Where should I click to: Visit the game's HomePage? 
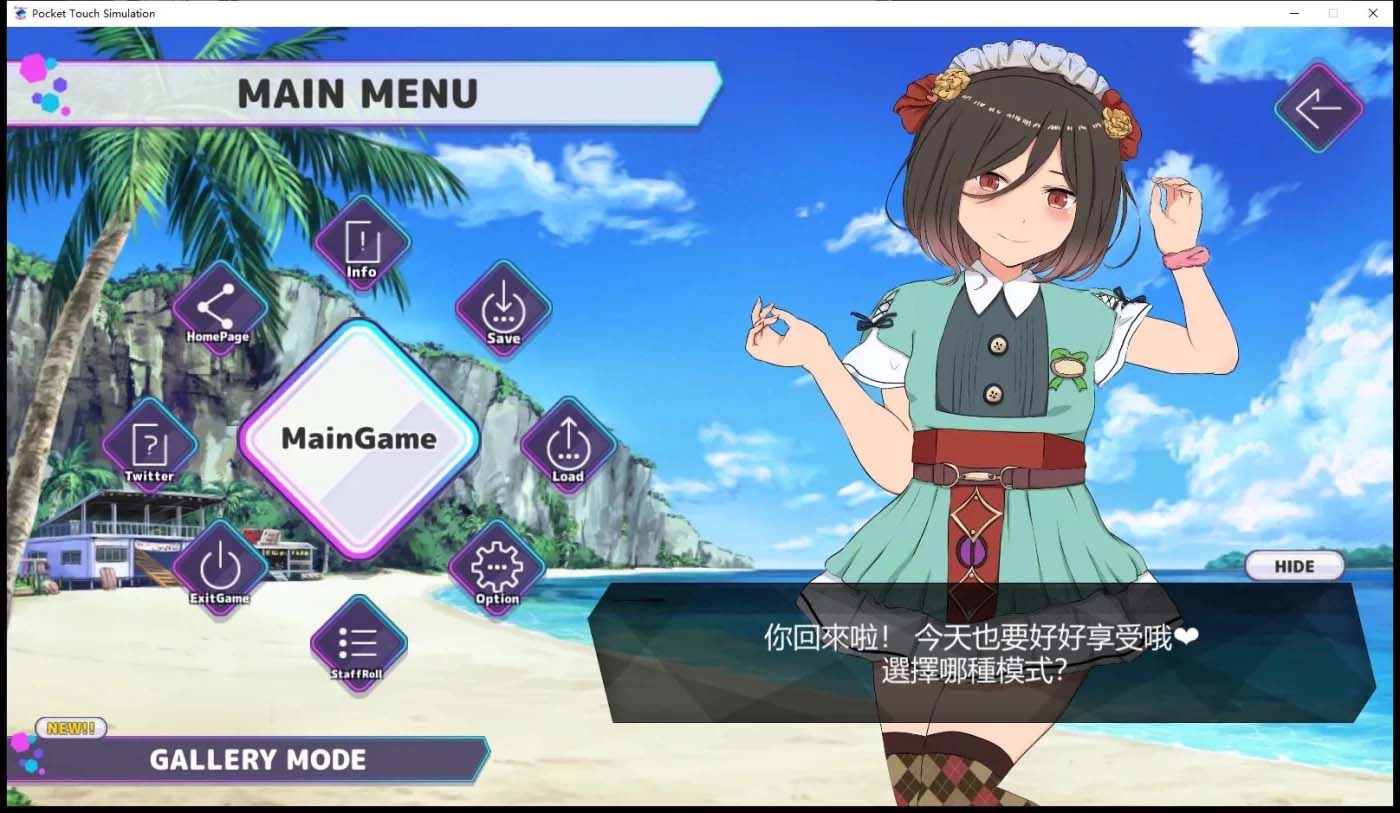click(x=219, y=306)
